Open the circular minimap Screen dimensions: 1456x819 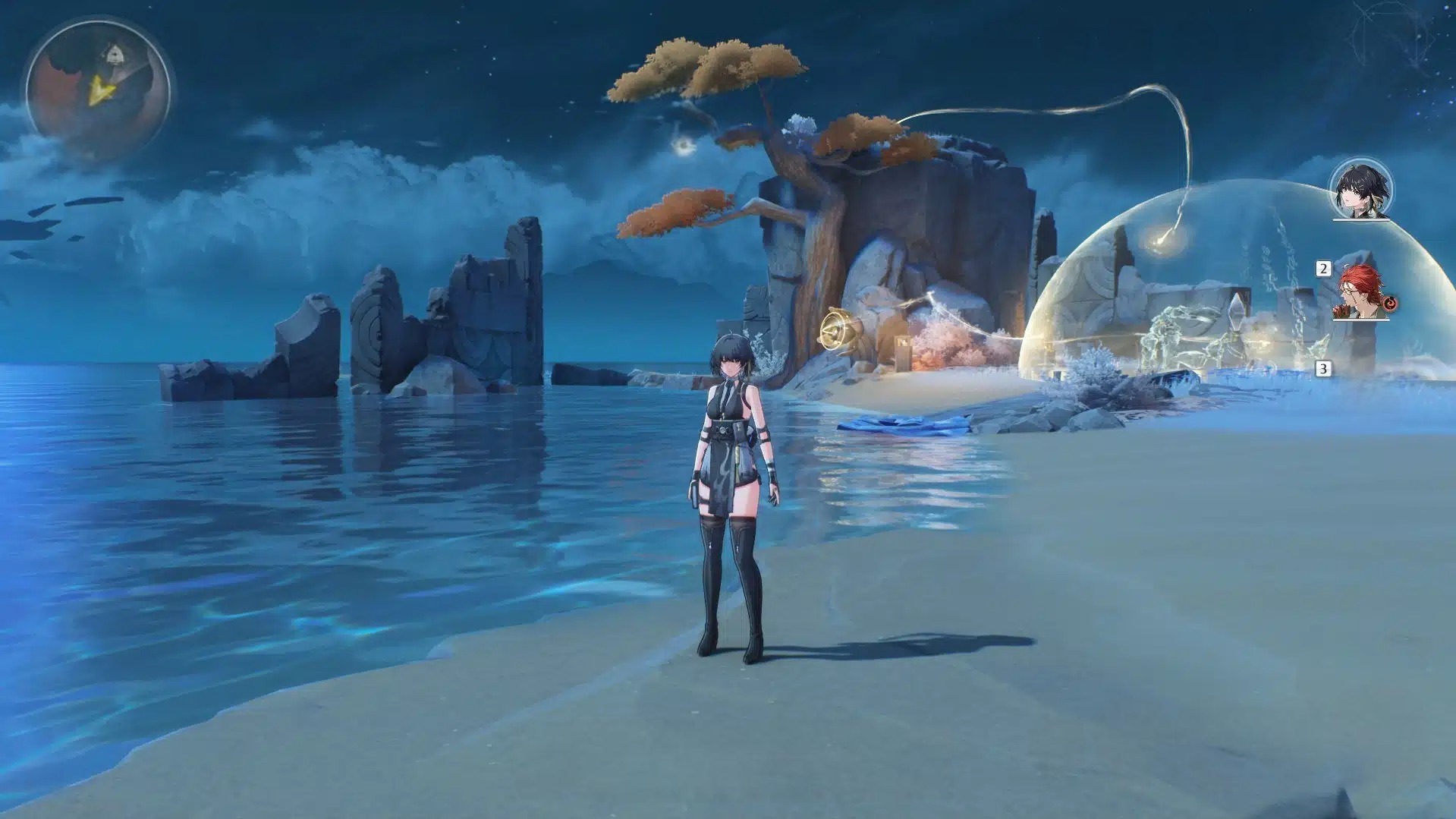(97, 91)
